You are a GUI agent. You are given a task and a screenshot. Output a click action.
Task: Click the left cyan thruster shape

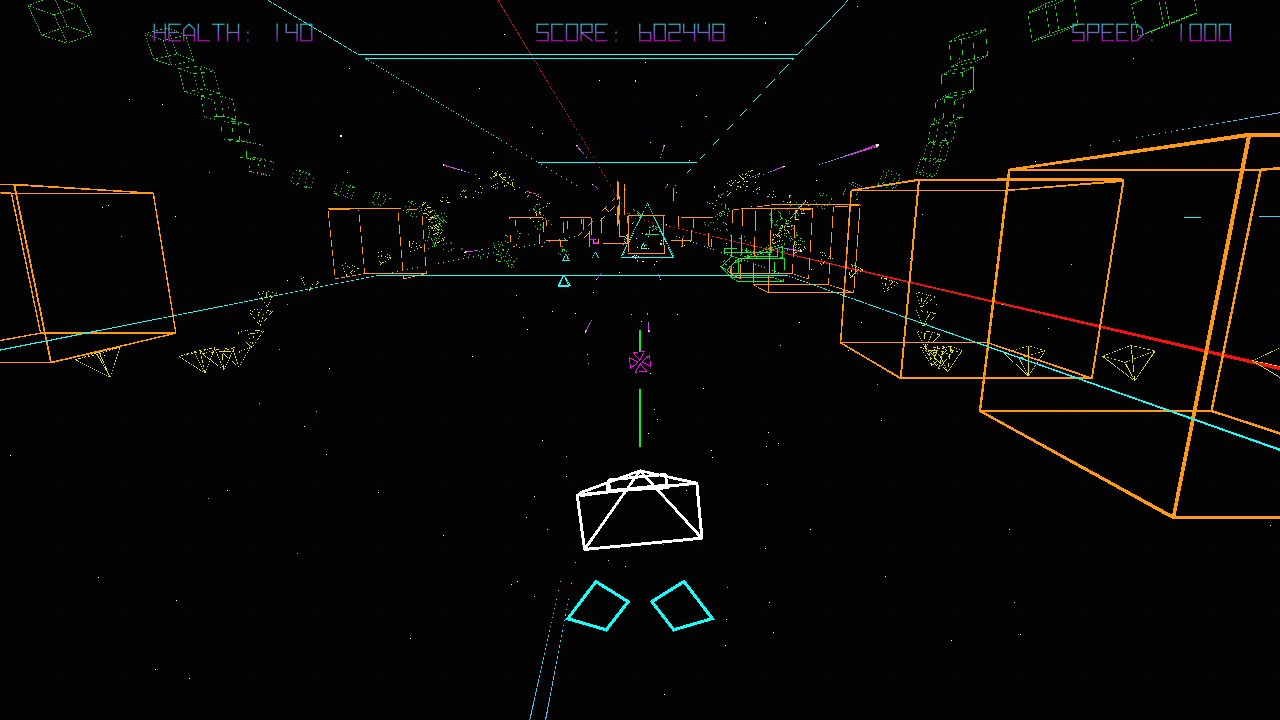[x=600, y=603]
